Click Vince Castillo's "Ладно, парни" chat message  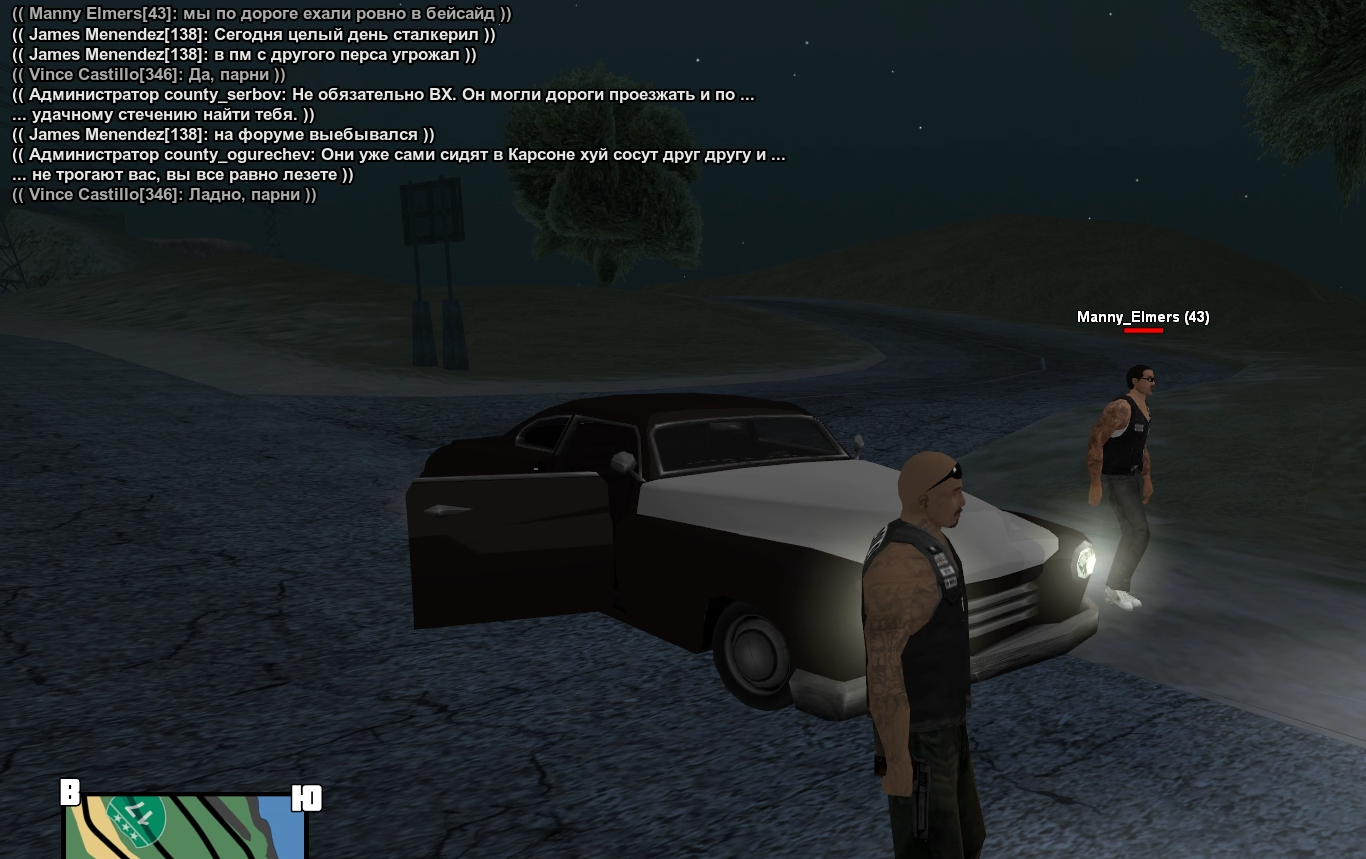point(164,195)
